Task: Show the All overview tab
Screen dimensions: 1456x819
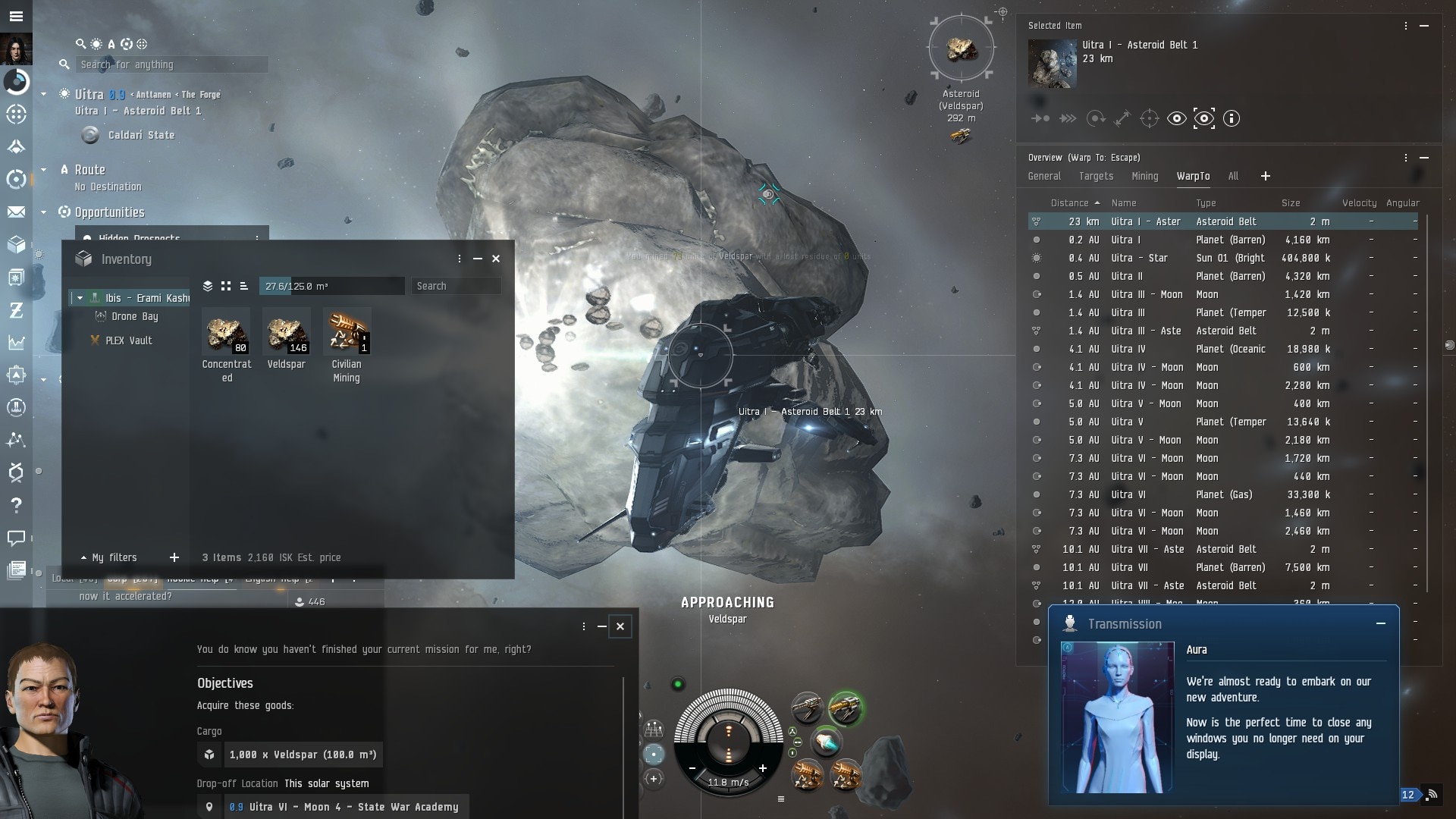Action: [x=1233, y=176]
